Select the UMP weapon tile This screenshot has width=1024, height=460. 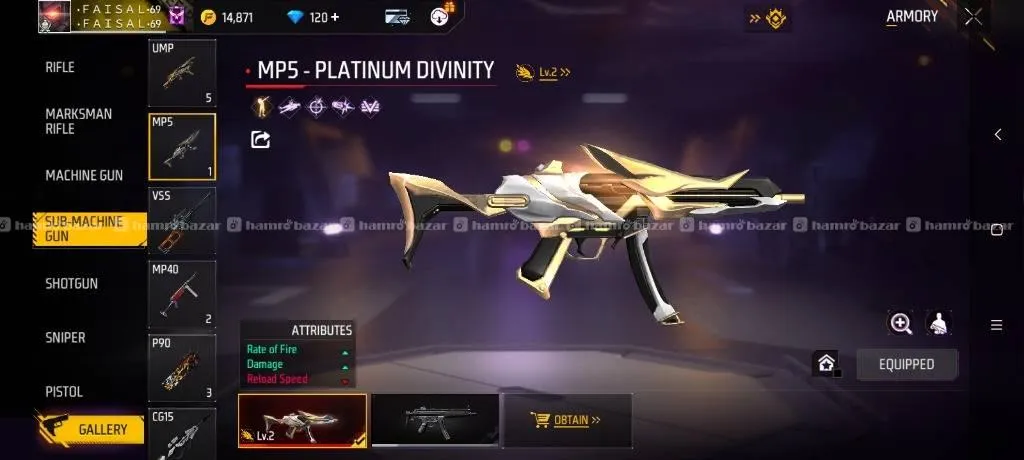click(x=182, y=73)
